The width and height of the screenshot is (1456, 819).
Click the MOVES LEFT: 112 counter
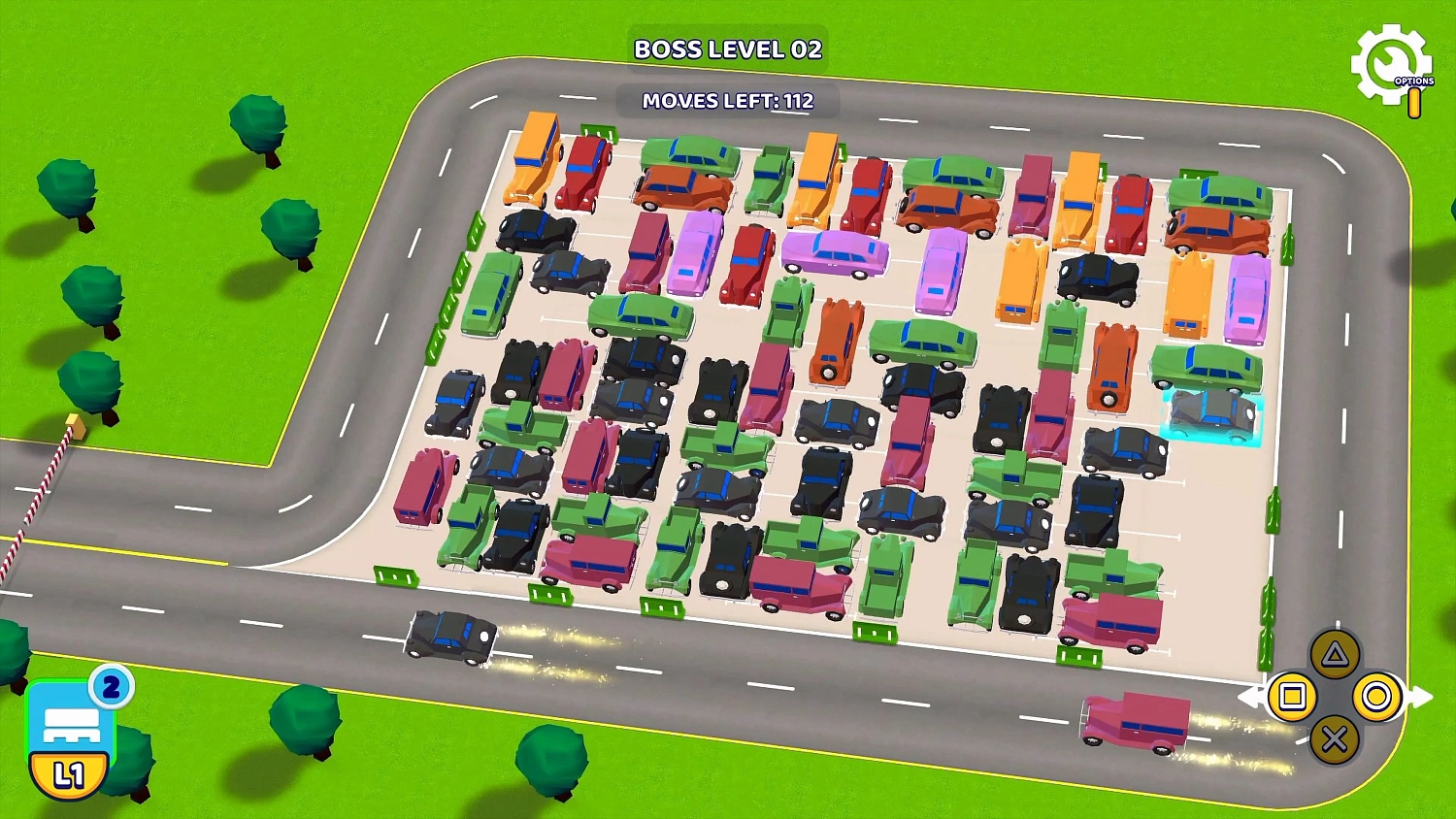tap(726, 101)
